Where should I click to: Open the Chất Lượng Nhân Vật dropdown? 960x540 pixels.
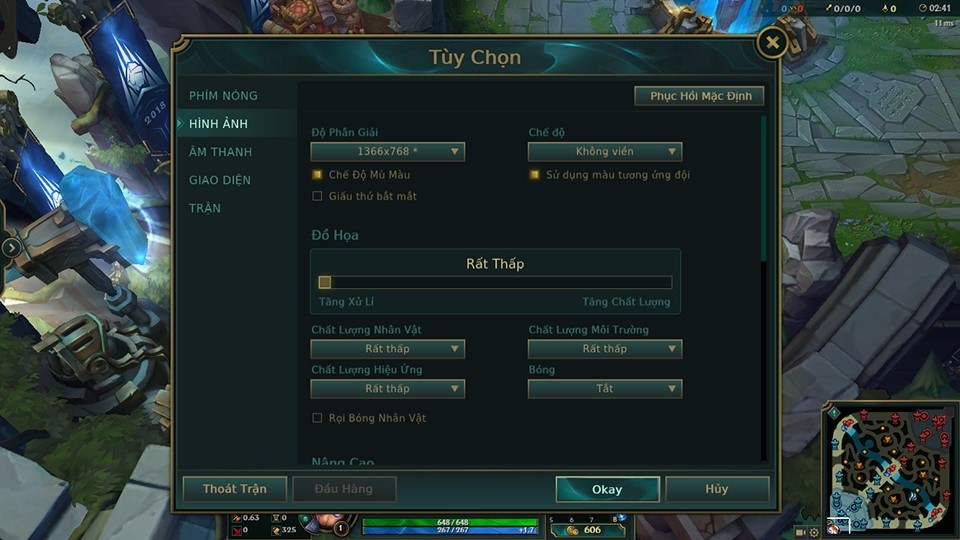pos(387,349)
